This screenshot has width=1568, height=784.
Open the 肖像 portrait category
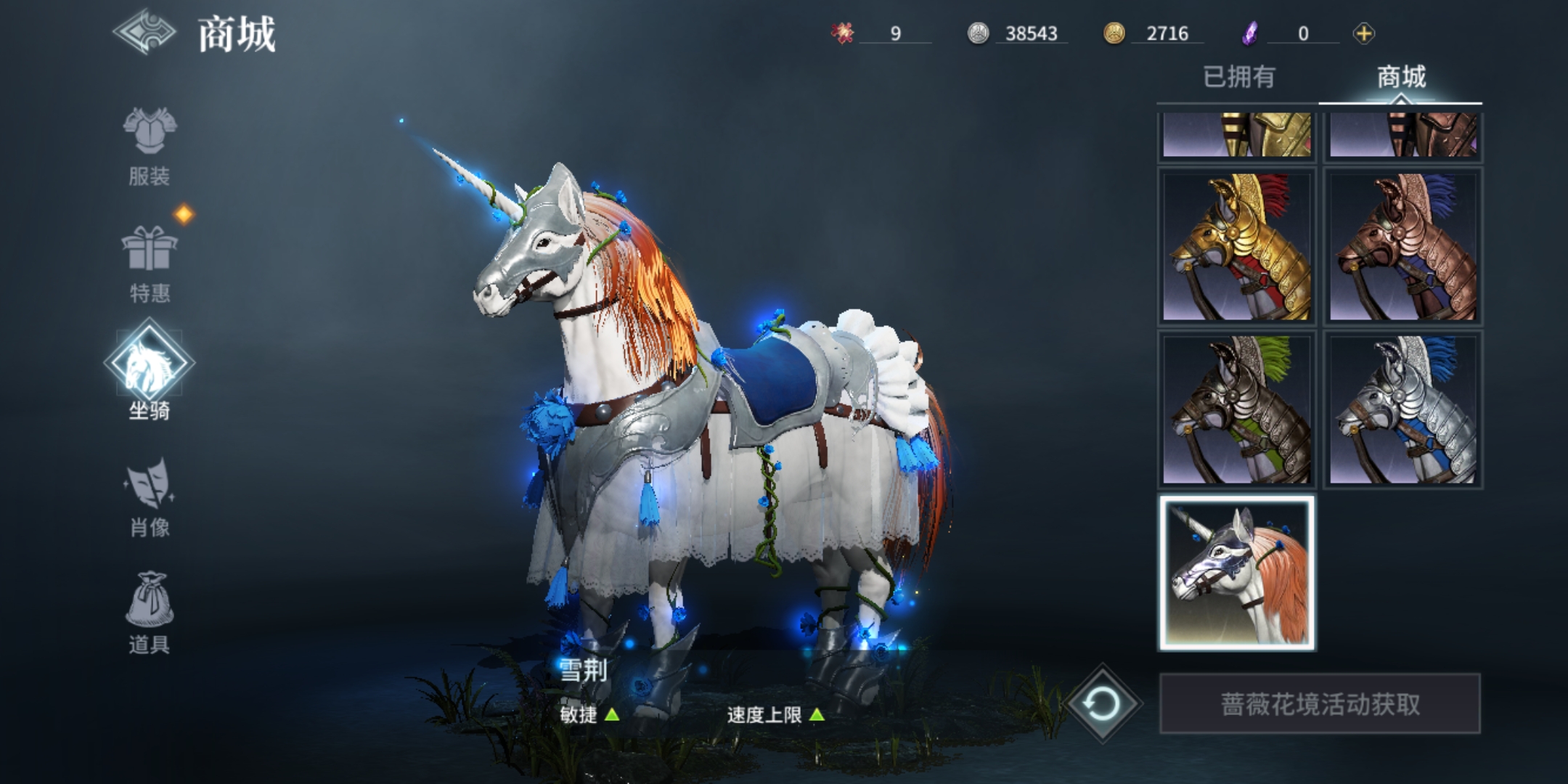(150, 498)
